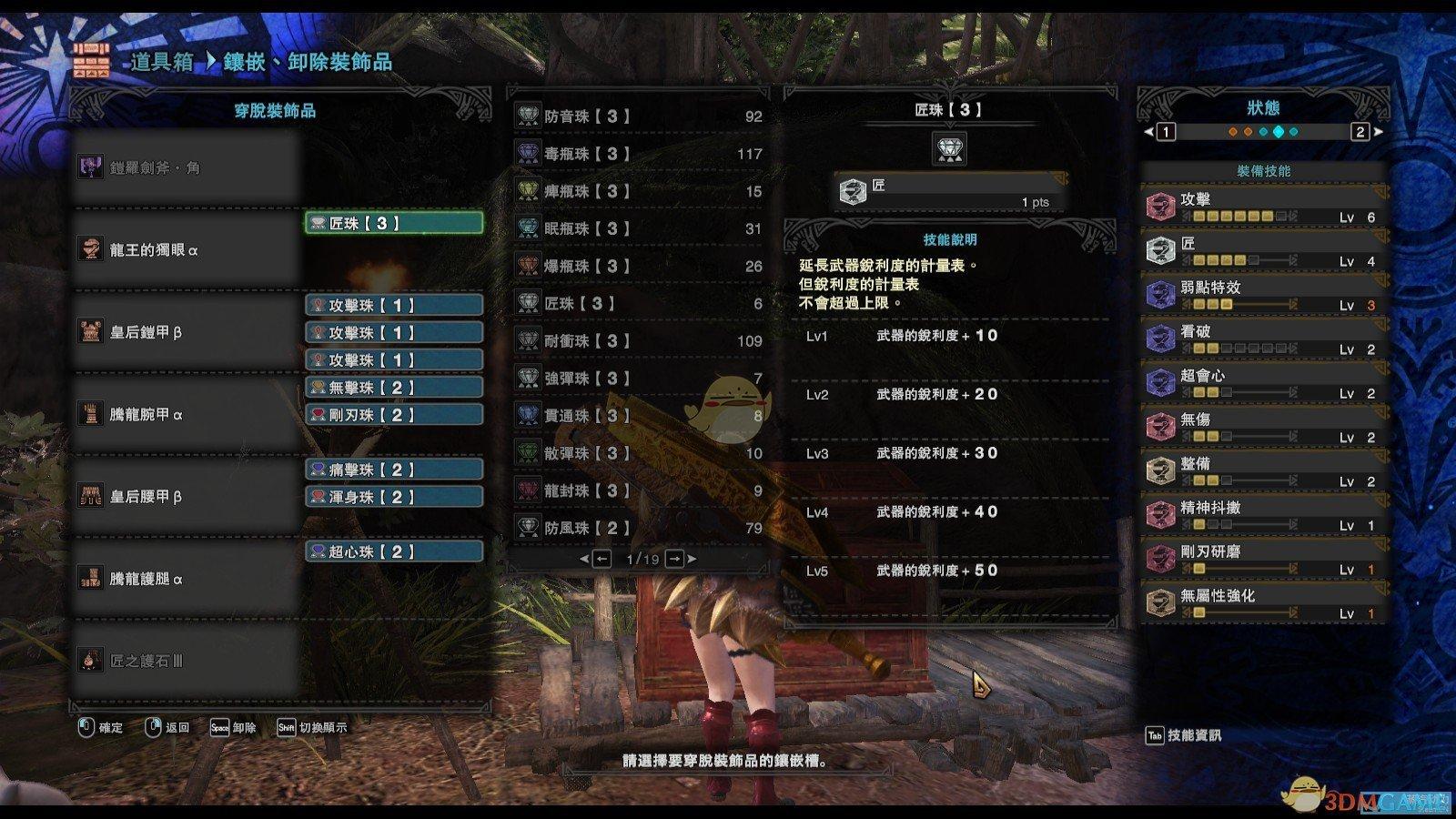Select 耐衝珠【3】 from the list

tap(638, 340)
